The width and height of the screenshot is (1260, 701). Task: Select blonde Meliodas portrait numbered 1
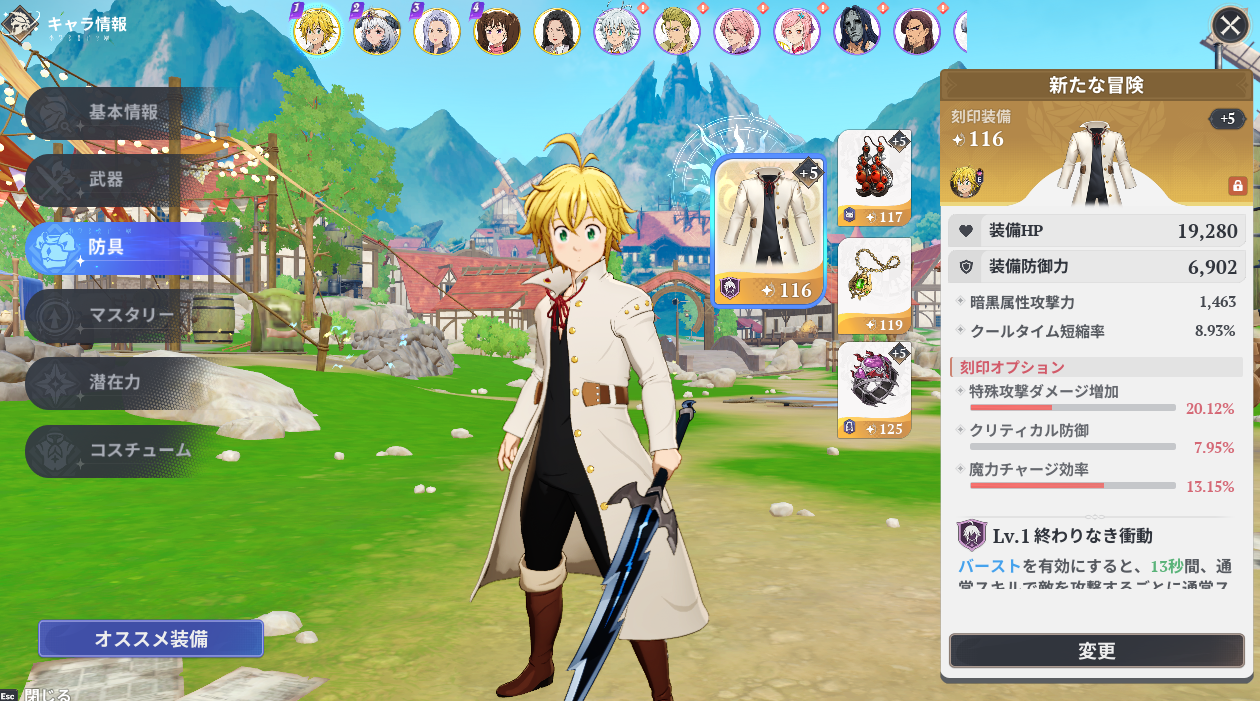click(317, 31)
